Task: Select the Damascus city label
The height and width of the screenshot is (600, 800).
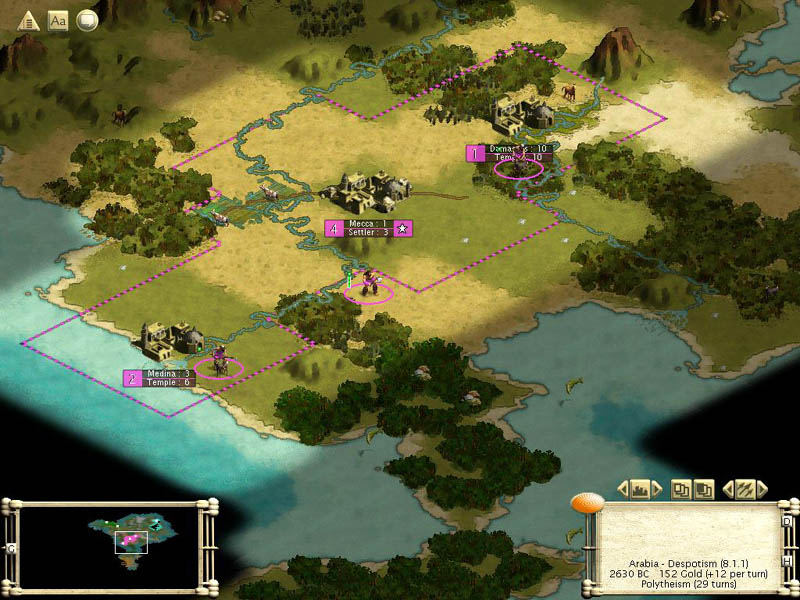Action: 516,152
